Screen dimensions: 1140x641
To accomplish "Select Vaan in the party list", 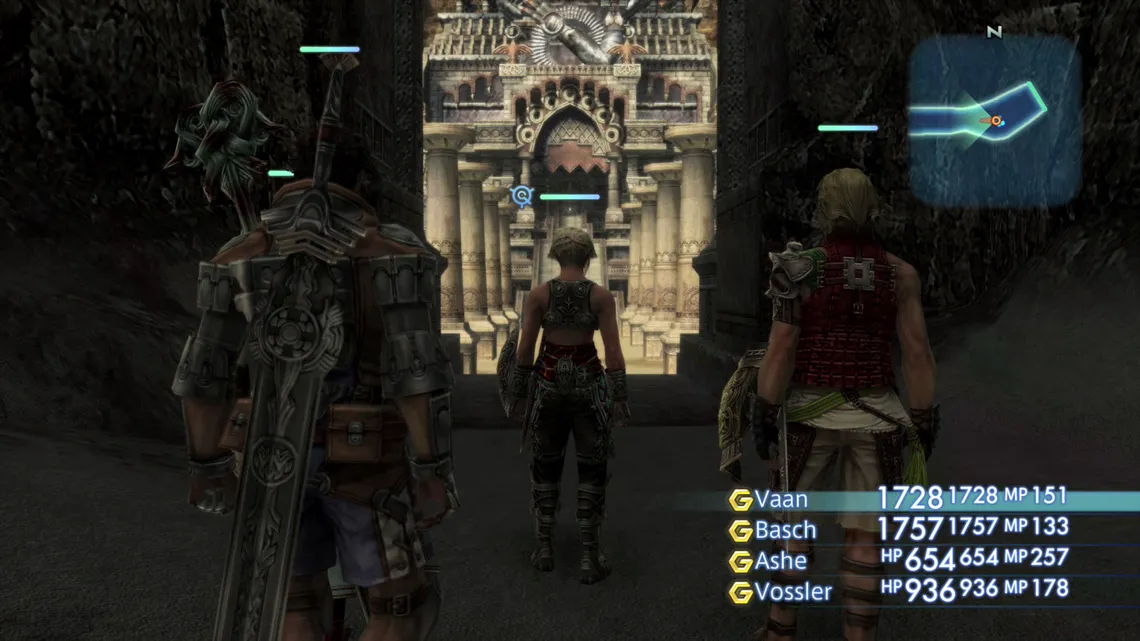I will tap(781, 499).
